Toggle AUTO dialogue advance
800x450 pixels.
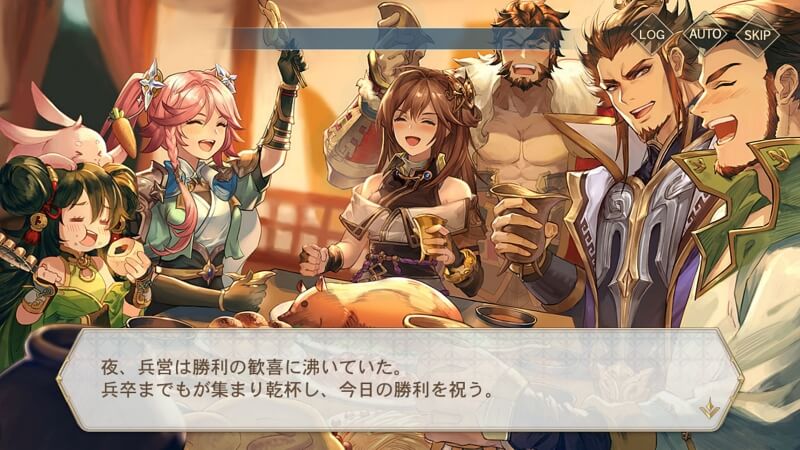pyautogui.click(x=706, y=33)
